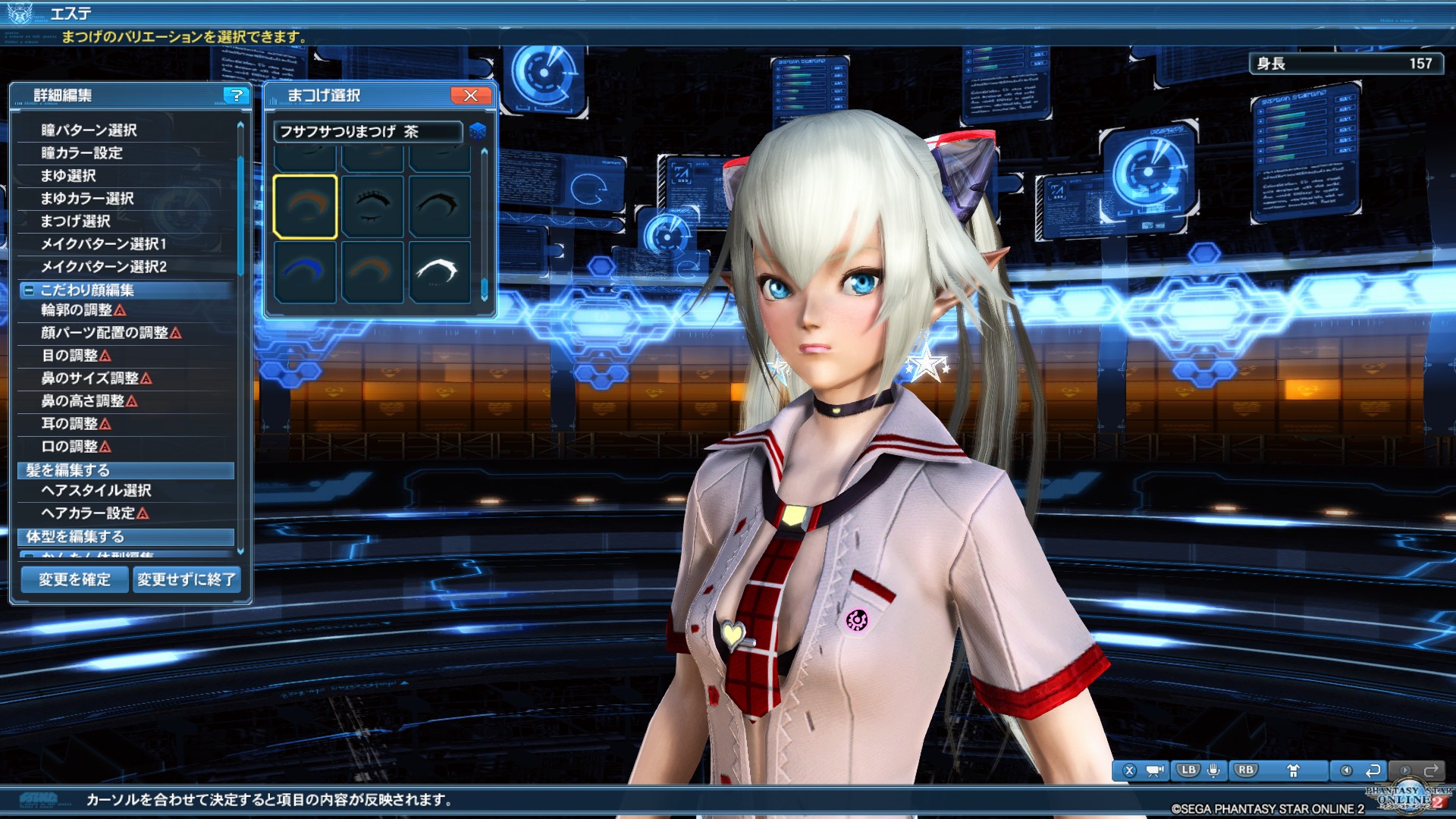This screenshot has width=1456, height=819.
Task: Open まゆカラー選択 option
Action: [x=87, y=199]
